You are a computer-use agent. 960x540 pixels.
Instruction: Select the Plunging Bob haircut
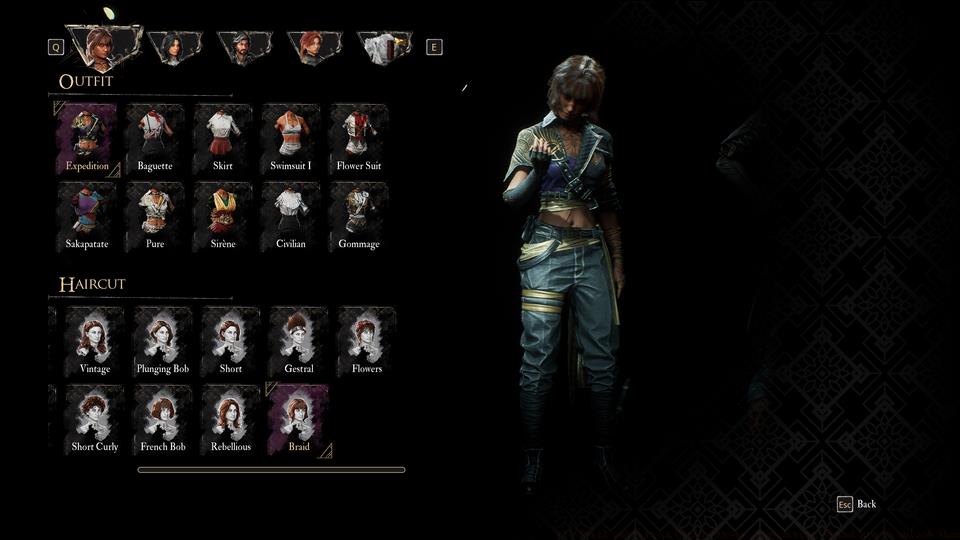click(163, 341)
